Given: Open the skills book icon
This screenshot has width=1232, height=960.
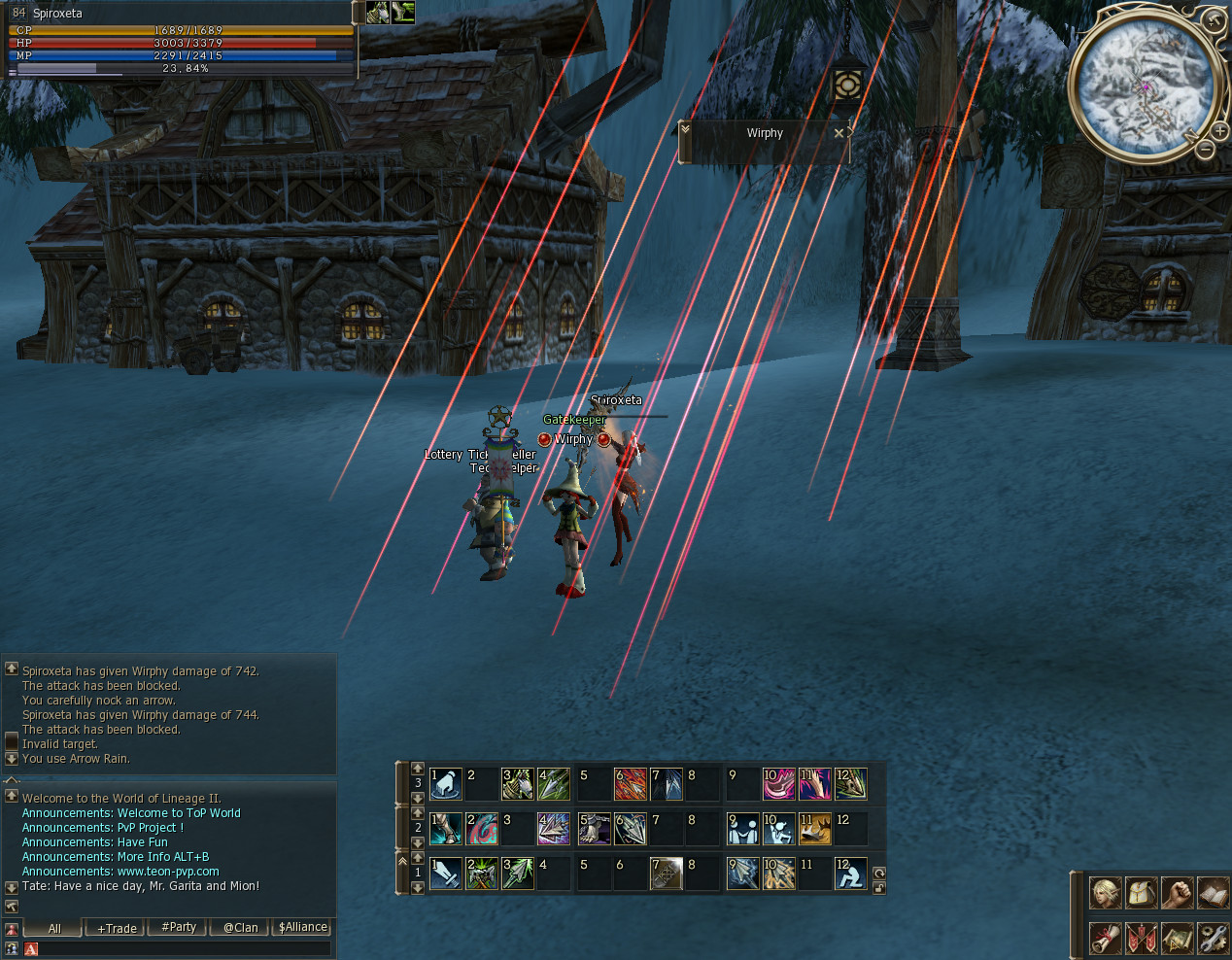Looking at the screenshot, I should tap(1213, 893).
